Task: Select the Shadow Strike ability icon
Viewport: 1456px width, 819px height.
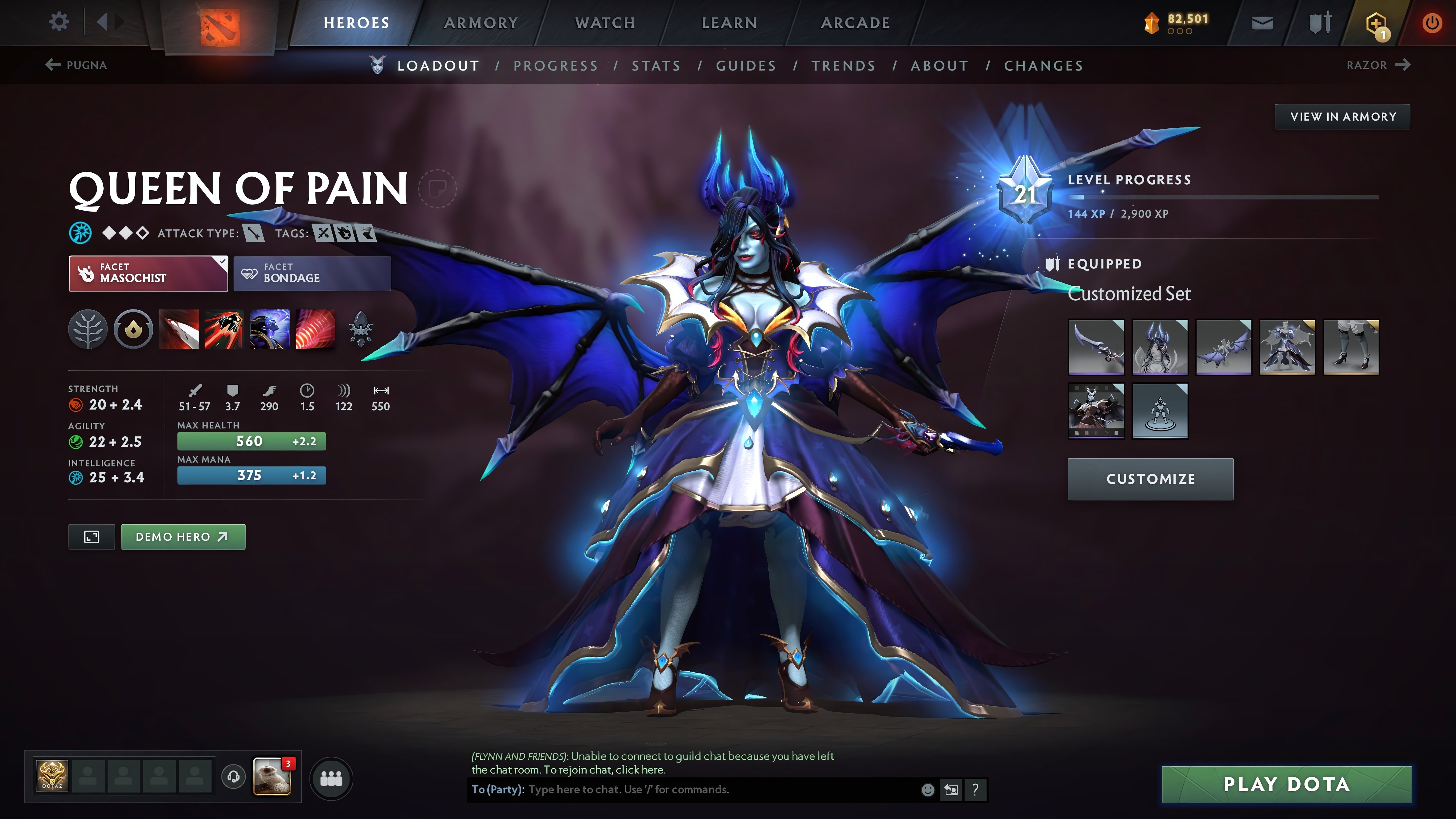Action: (179, 330)
